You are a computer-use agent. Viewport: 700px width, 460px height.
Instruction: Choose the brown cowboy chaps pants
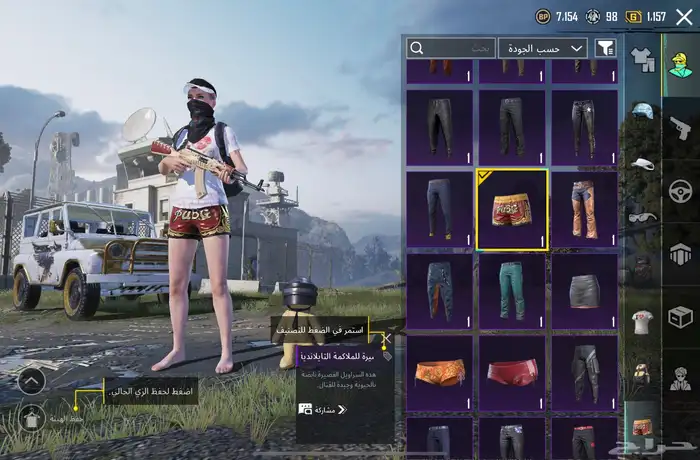point(585,210)
